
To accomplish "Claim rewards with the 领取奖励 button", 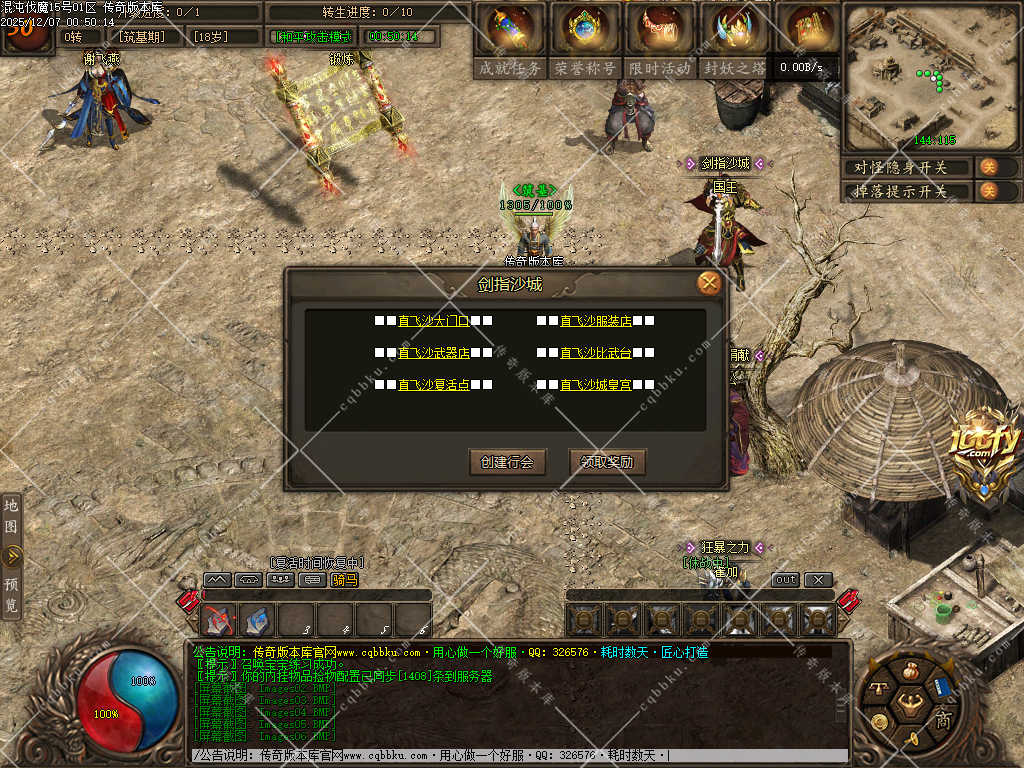I will (x=607, y=462).
